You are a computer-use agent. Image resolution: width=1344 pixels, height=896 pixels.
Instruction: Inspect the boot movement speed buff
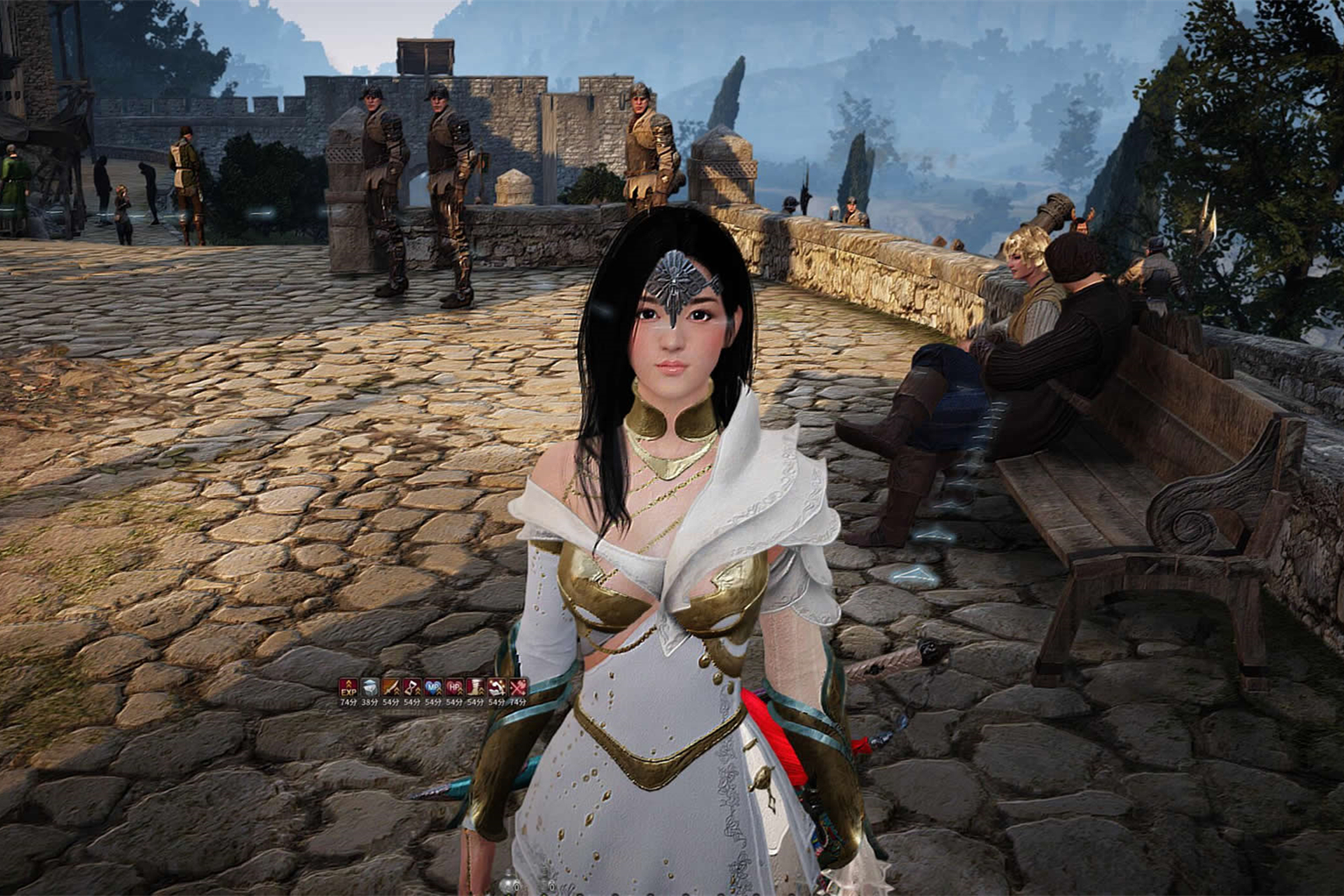pyautogui.click(x=475, y=687)
